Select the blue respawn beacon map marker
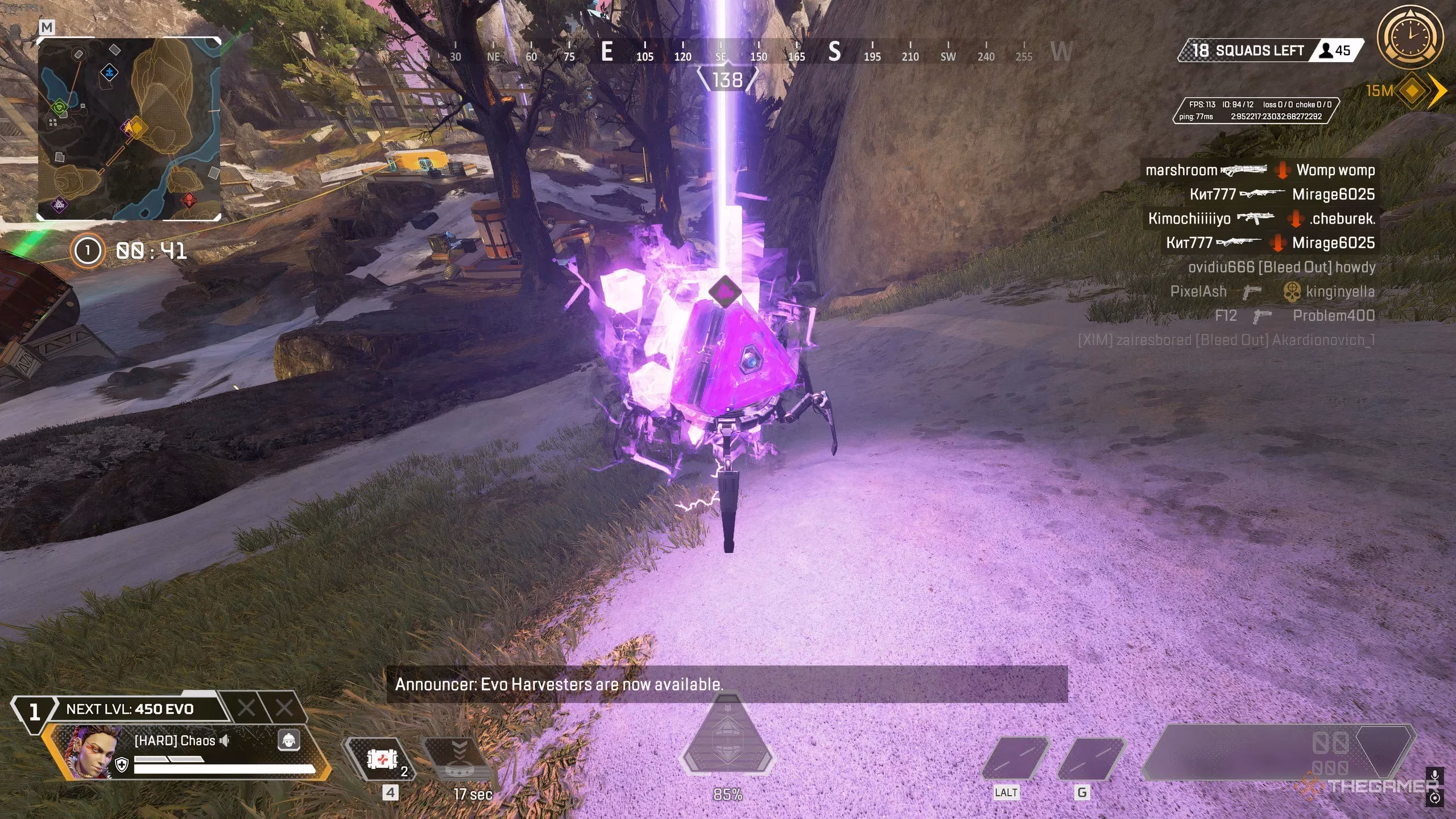1456x819 pixels. point(109,72)
